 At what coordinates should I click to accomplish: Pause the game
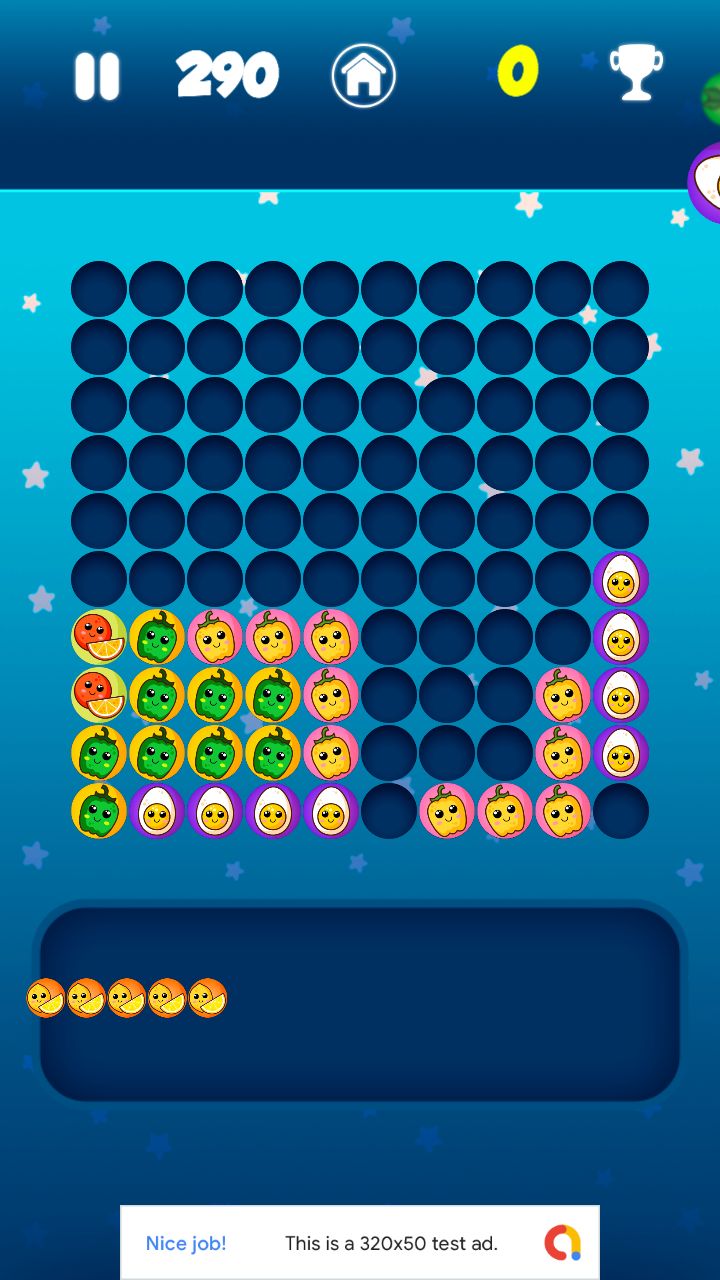tap(97, 76)
